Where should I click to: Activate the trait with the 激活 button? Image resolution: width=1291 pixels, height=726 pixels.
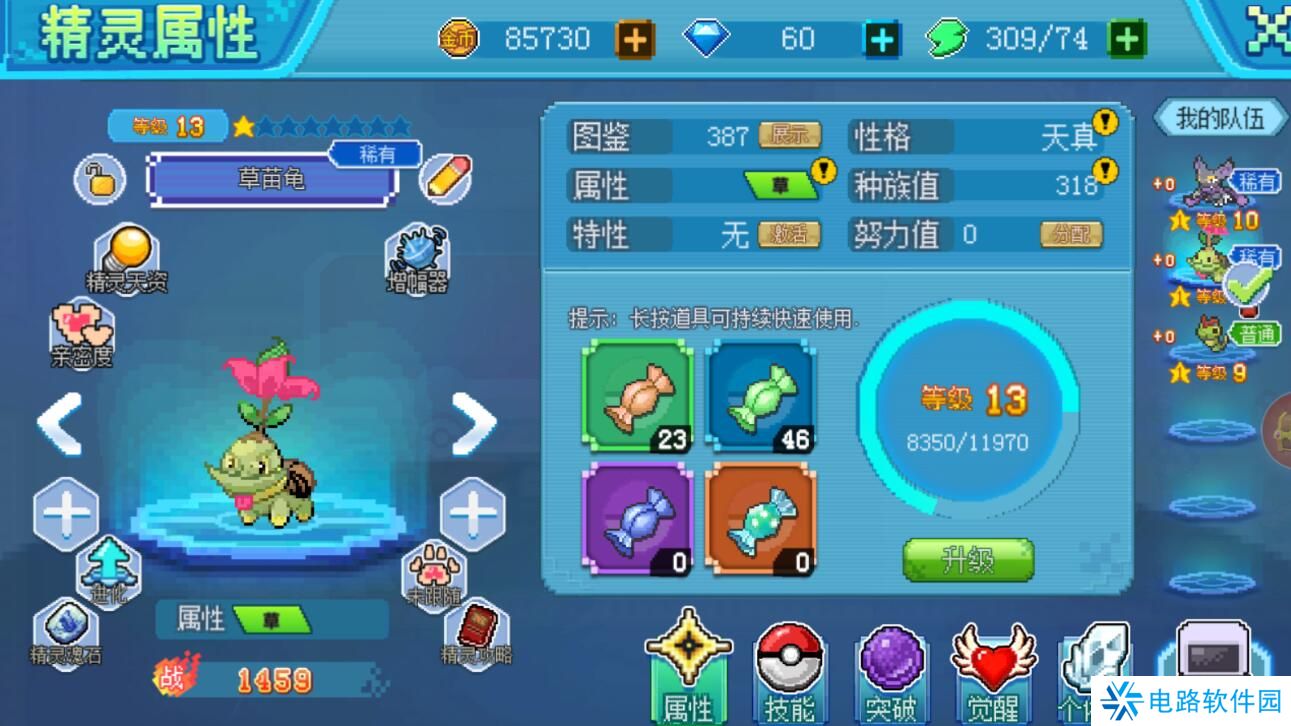[789, 235]
